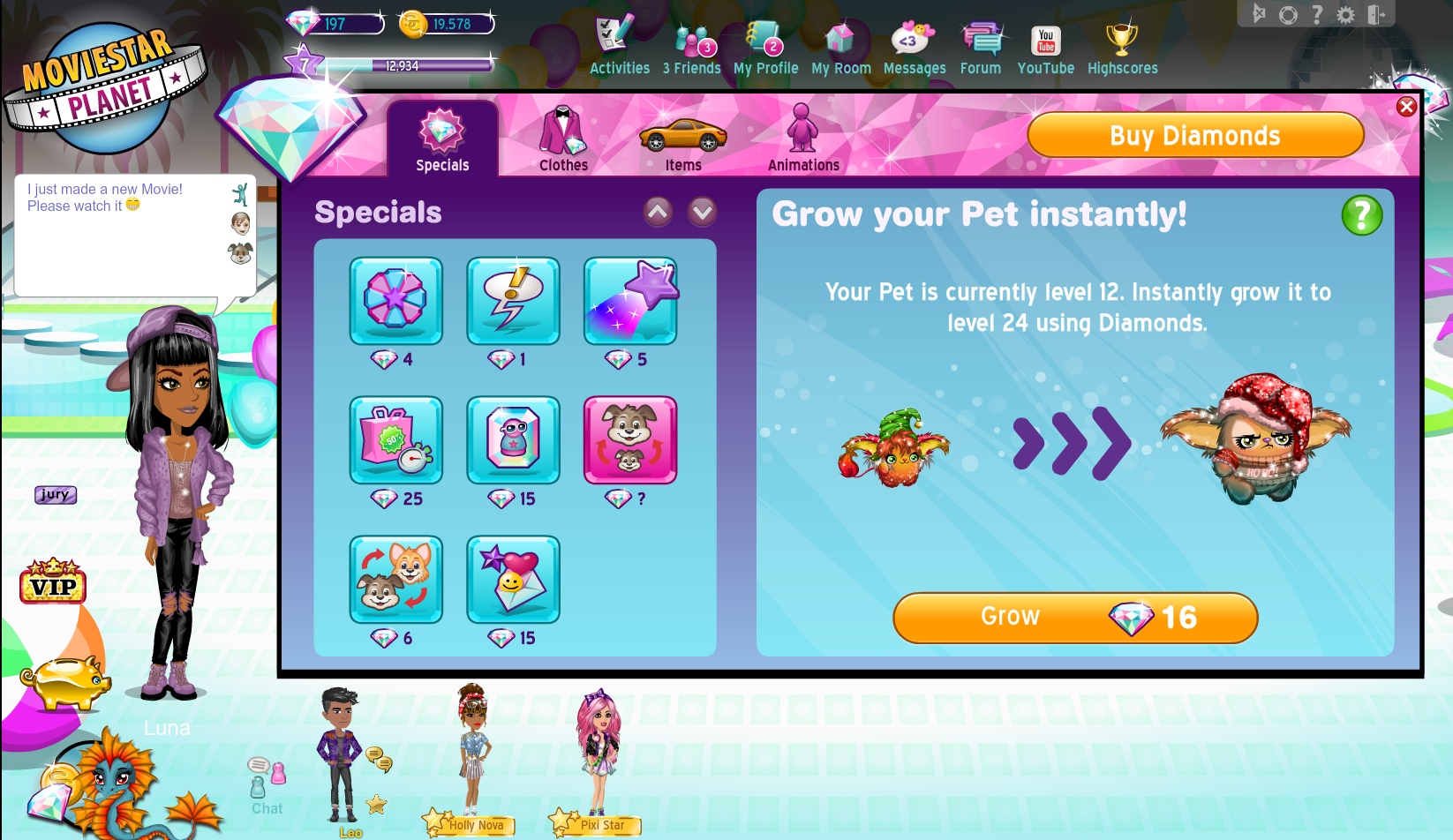Switch to the Clothes tab
Image resolution: width=1453 pixels, height=840 pixels.
[563, 140]
